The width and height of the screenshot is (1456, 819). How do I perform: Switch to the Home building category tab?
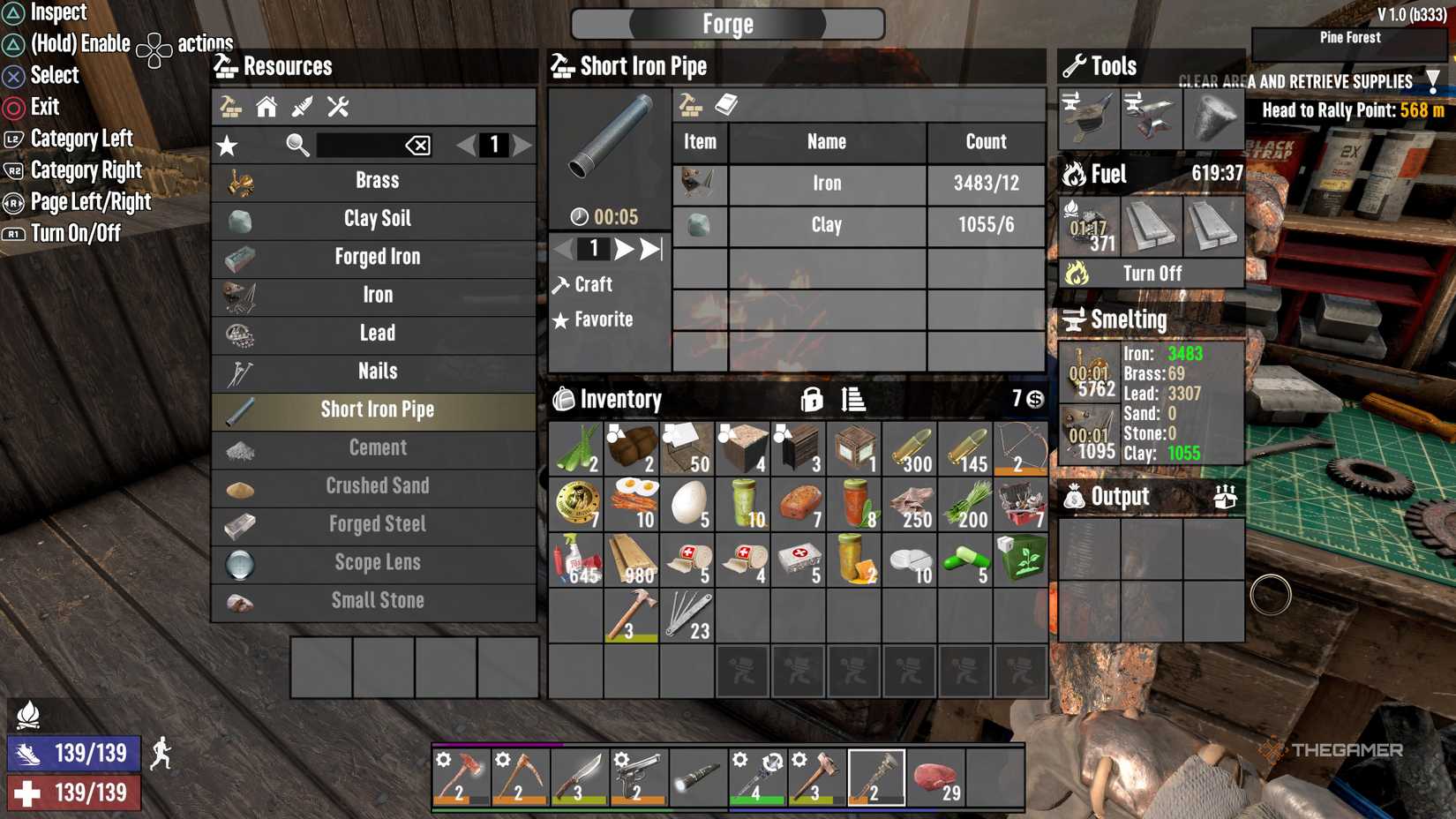[266, 107]
